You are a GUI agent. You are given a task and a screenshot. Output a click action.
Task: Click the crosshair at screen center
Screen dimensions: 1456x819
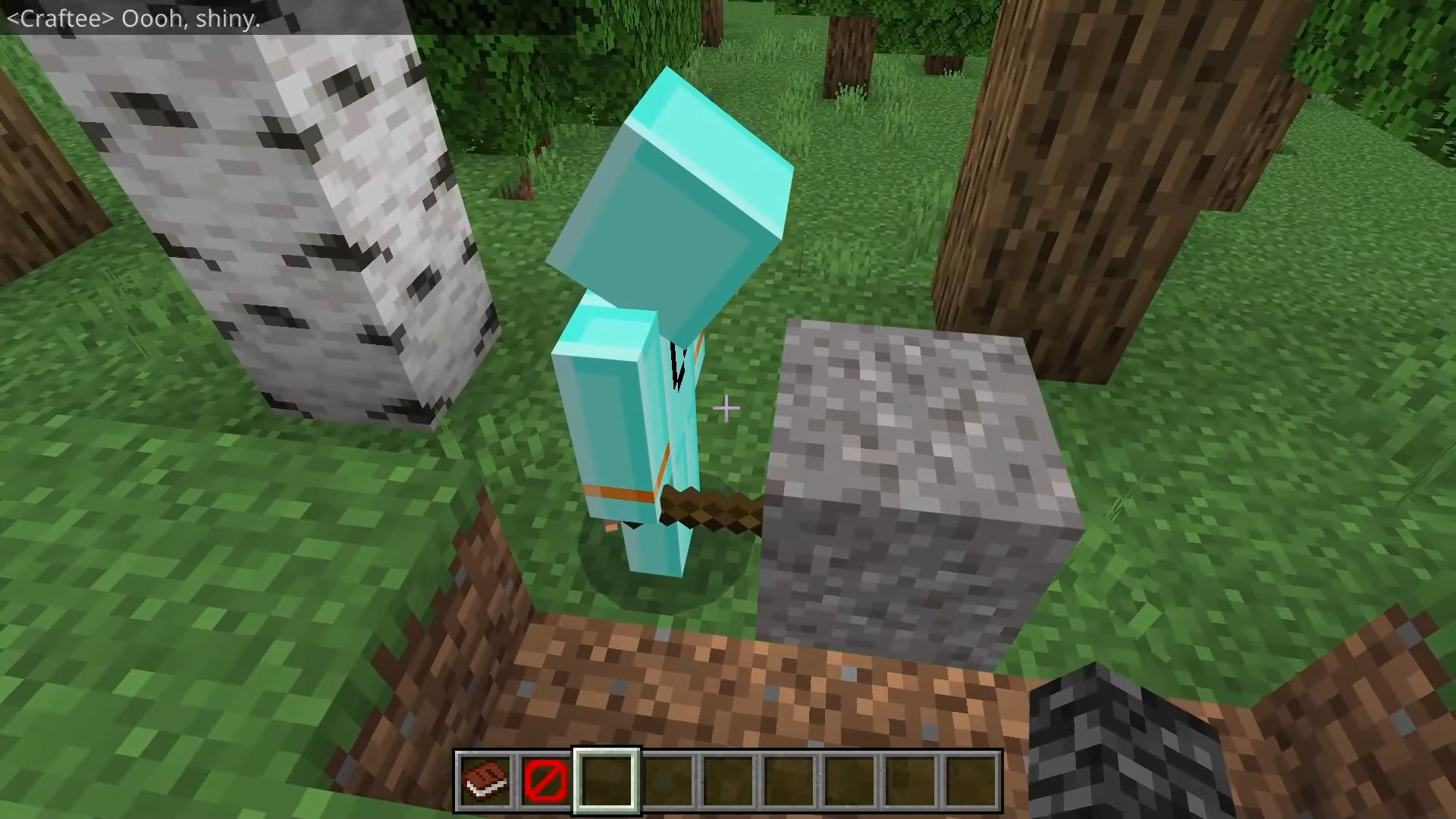click(x=726, y=409)
